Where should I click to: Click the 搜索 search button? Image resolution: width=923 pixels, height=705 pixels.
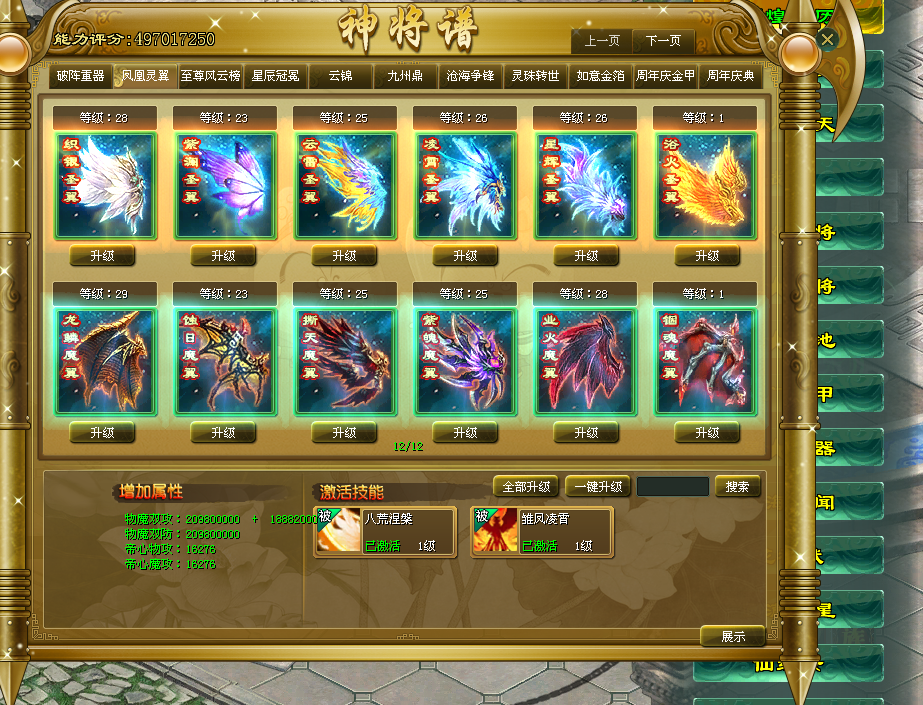click(x=738, y=487)
